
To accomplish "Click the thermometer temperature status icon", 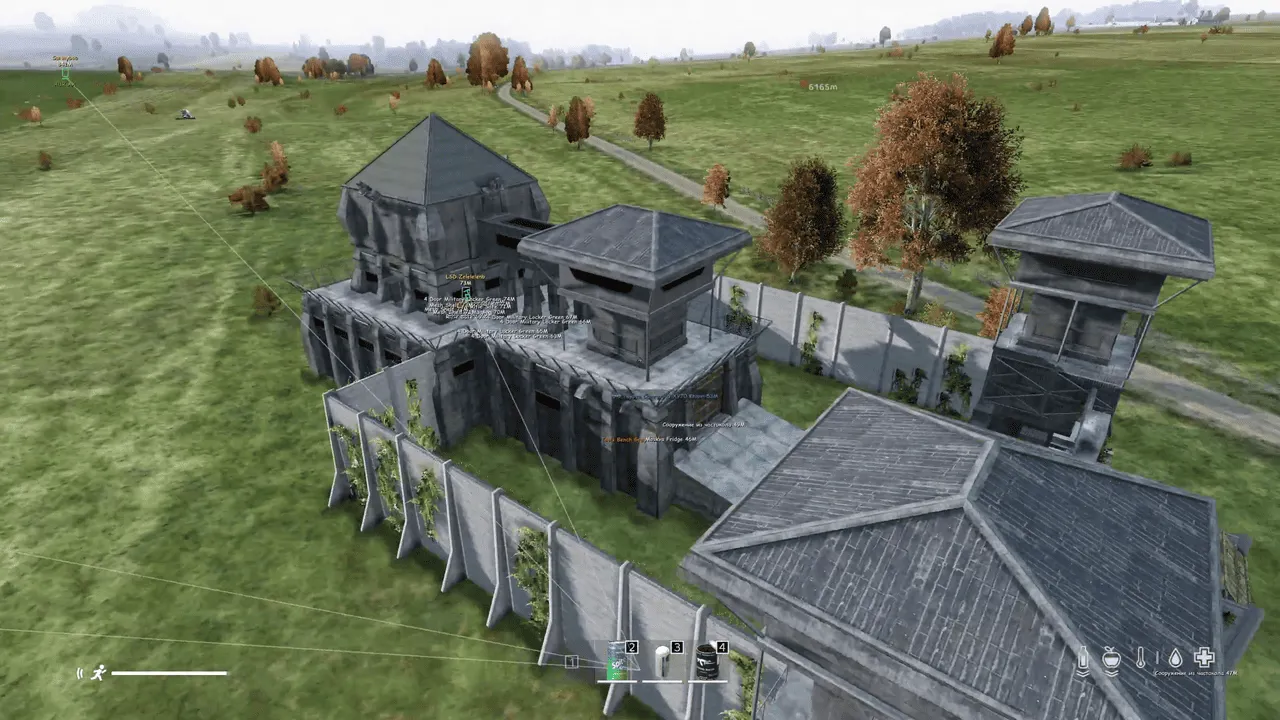I will 1141,659.
